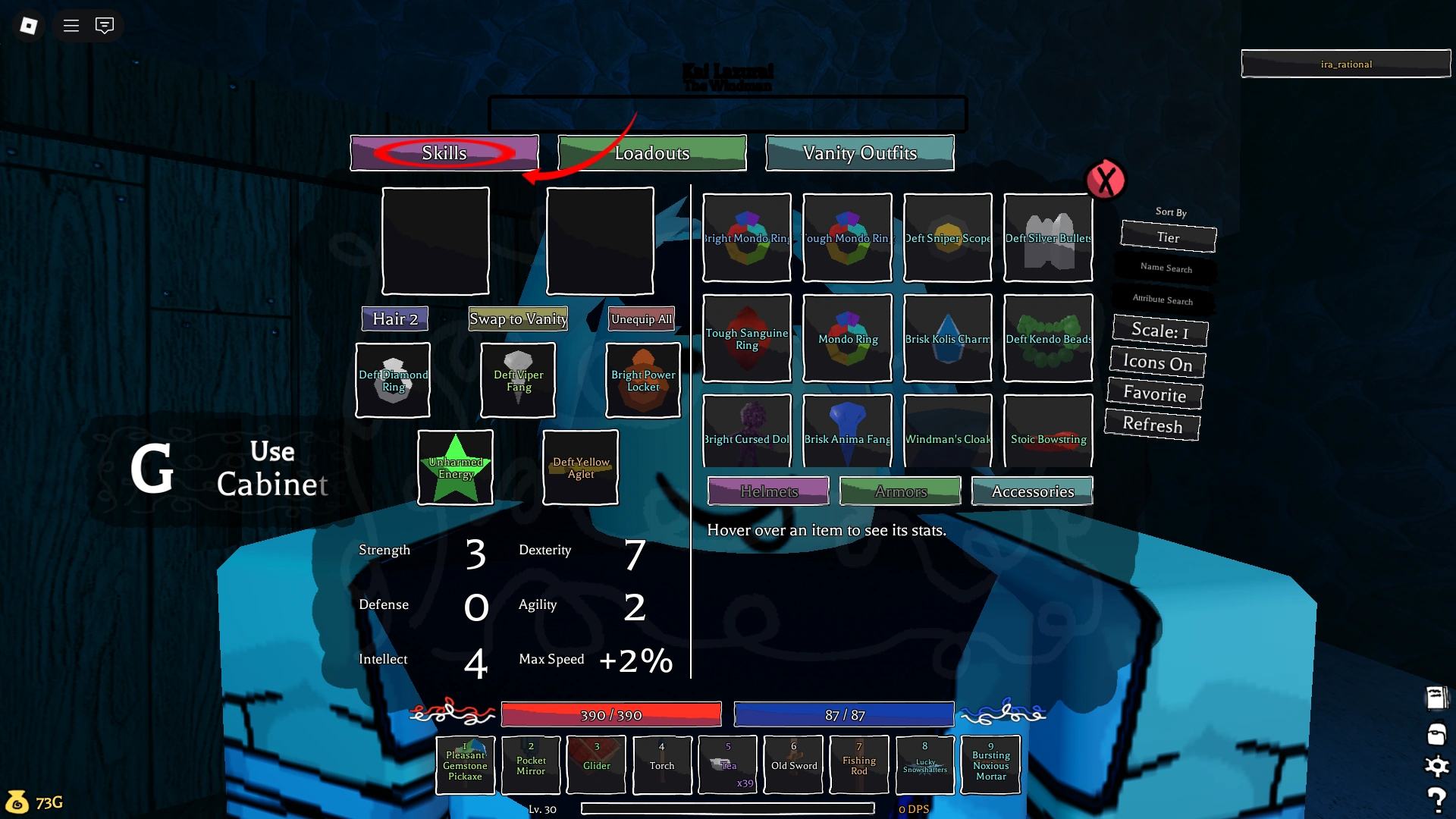Viewport: 1456px width, 819px height.
Task: Click the Name Search field
Action: tap(1166, 269)
